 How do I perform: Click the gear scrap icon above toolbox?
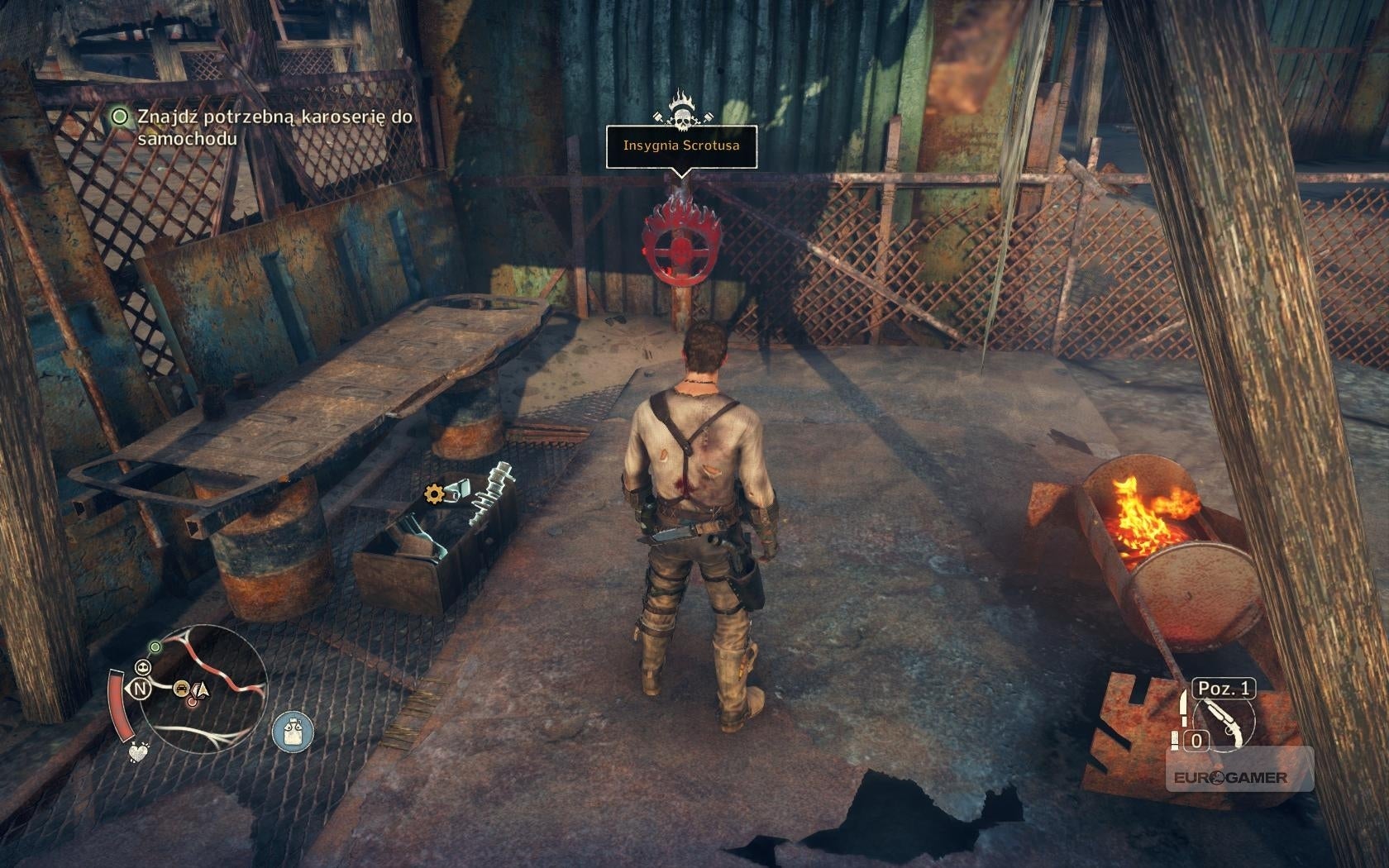(433, 494)
